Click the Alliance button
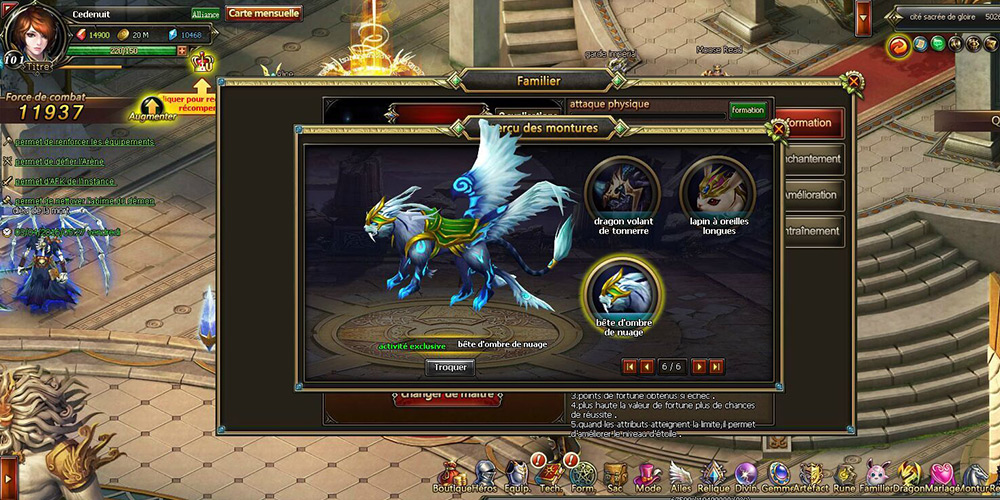The image size is (1000, 500). pyautogui.click(x=205, y=15)
